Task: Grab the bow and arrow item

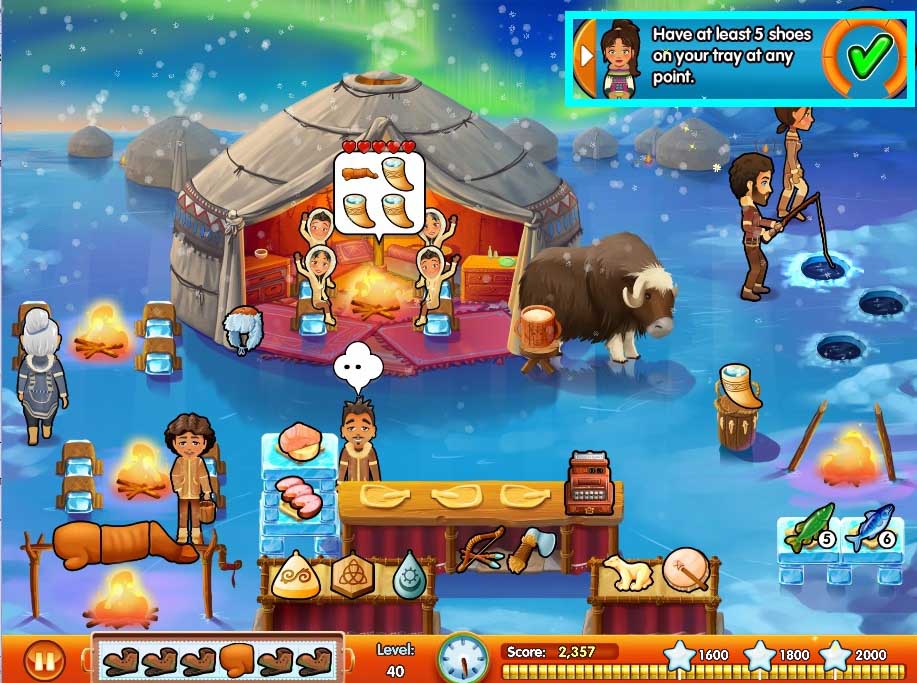Action: 479,547
